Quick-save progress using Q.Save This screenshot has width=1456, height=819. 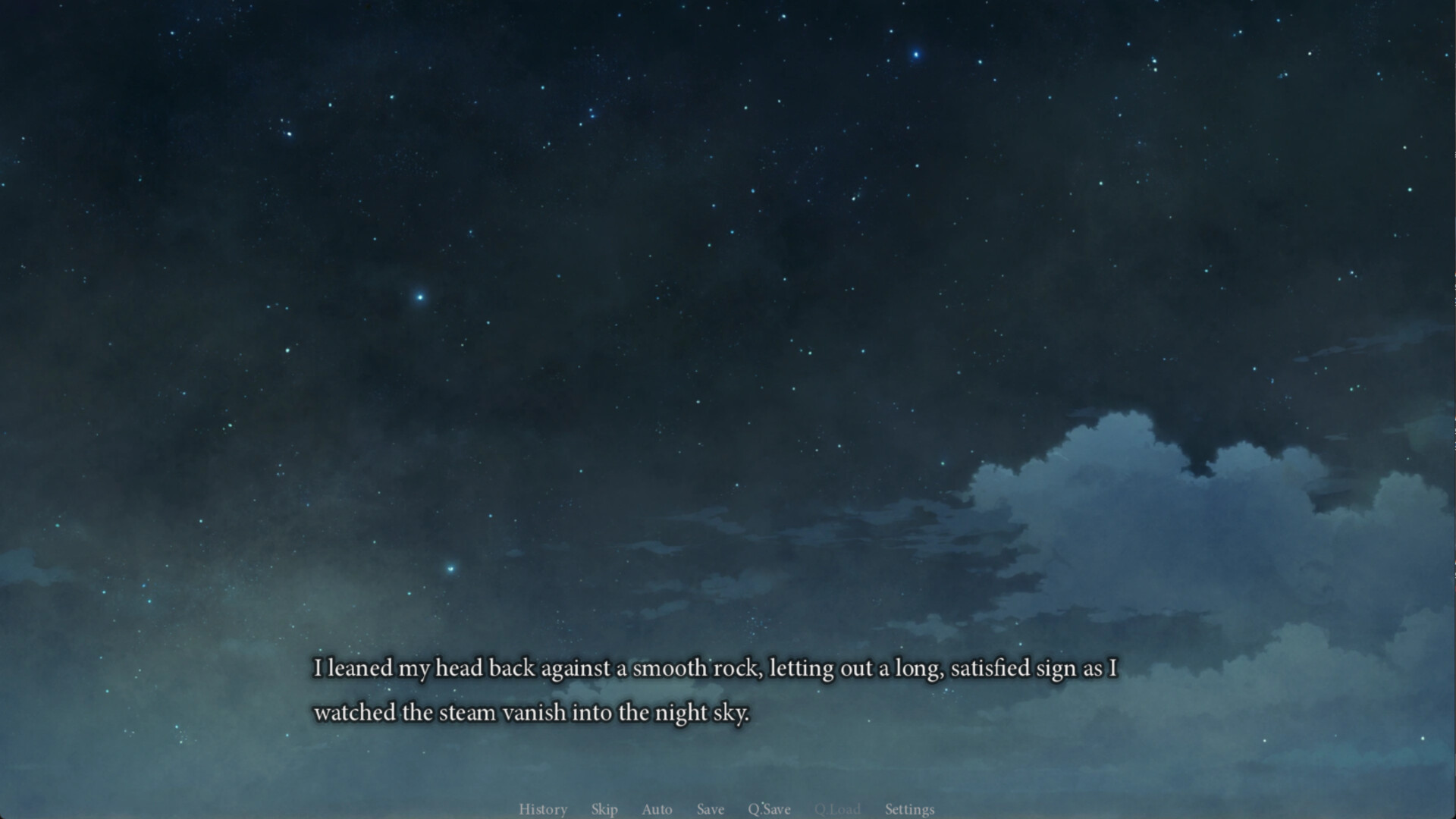769,809
